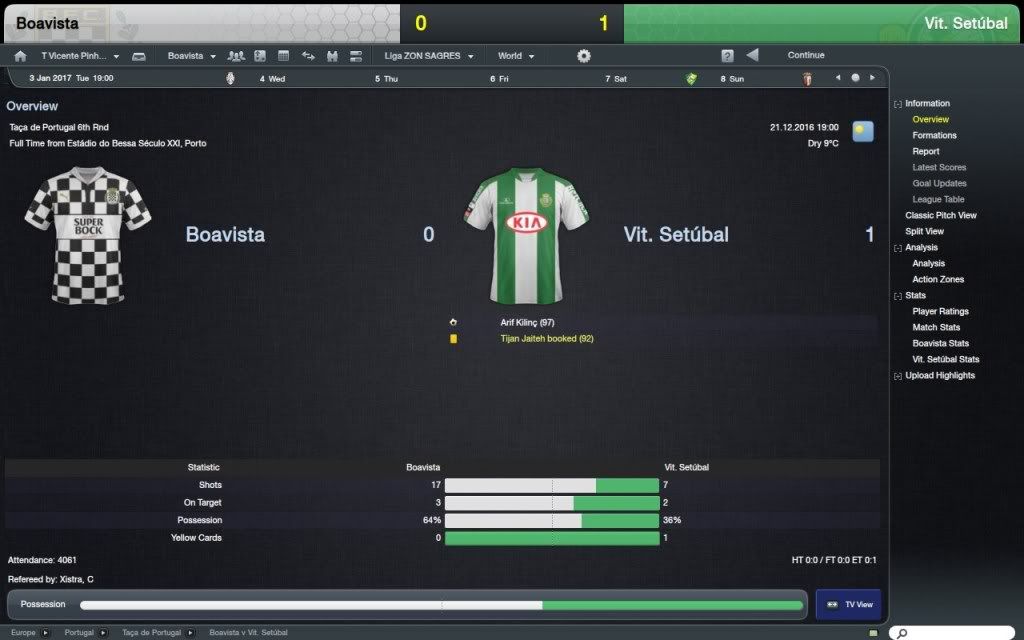Show the match Report
The width and height of the screenshot is (1024, 640).
(925, 152)
